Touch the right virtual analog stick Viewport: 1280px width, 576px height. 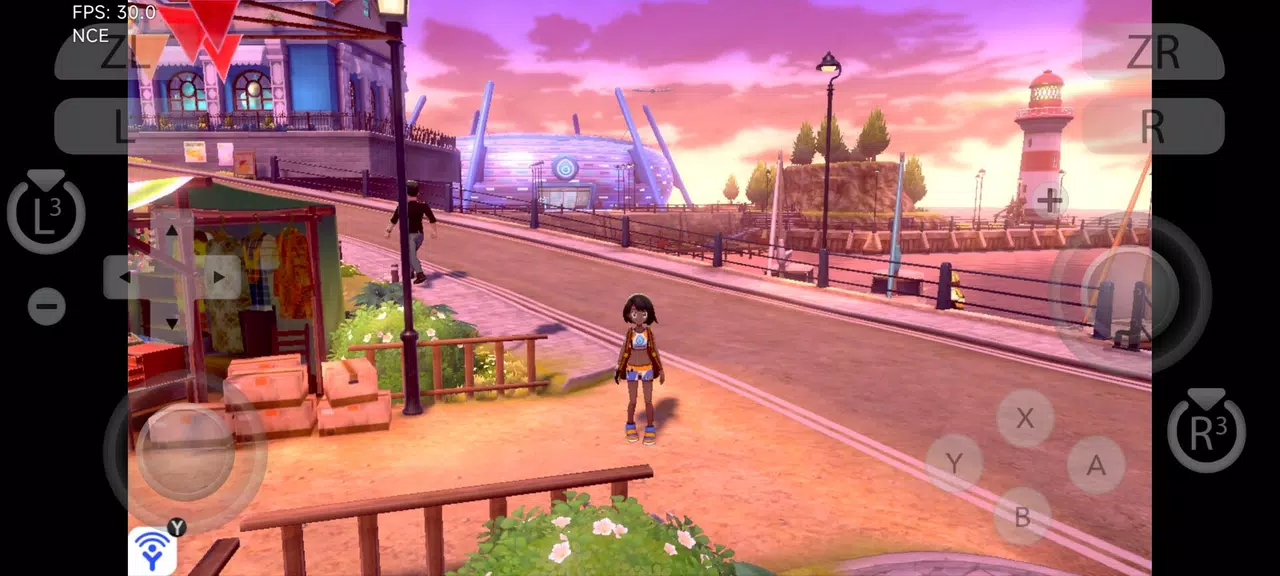1130,293
